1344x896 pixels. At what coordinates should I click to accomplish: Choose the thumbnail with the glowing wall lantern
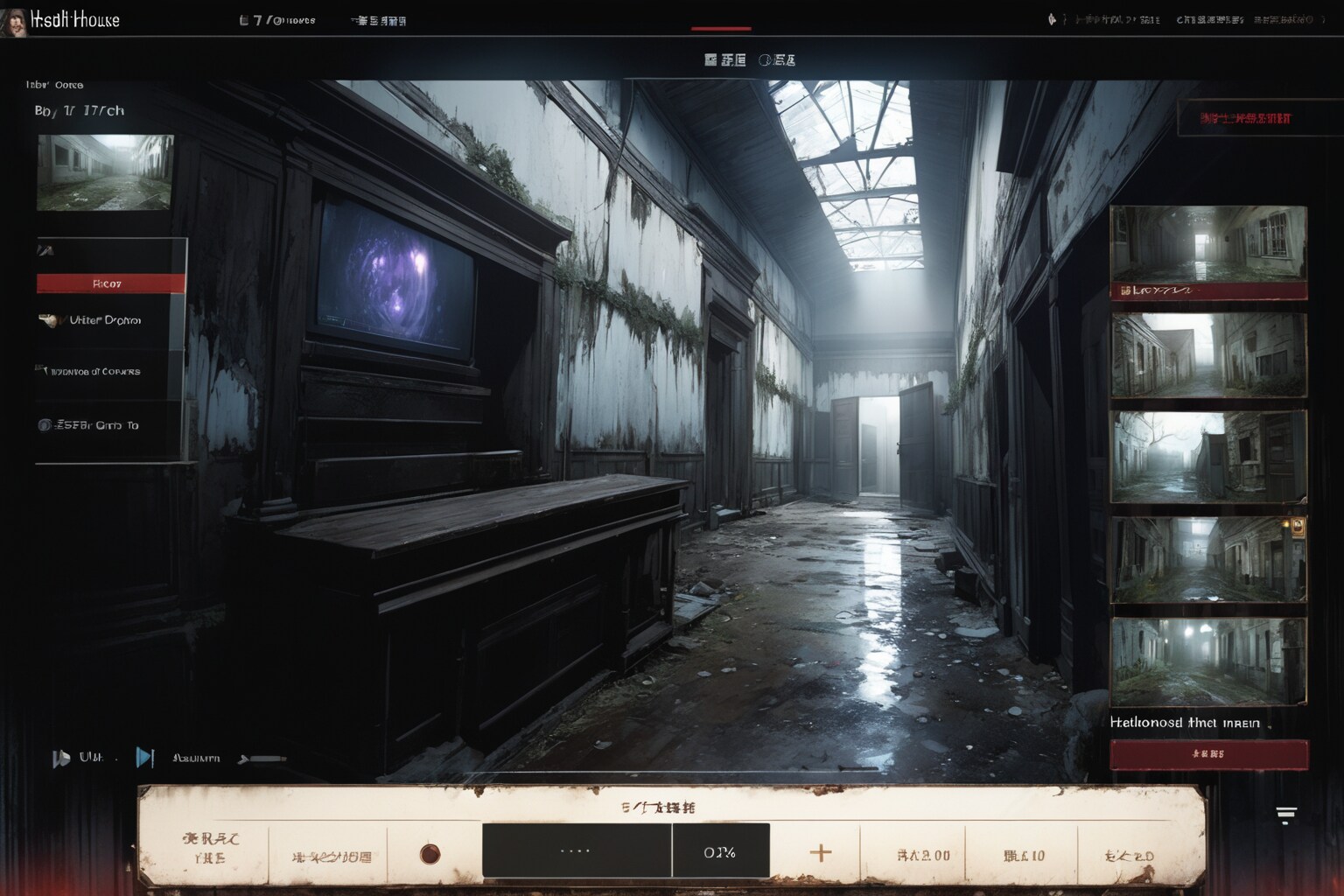tap(1207, 560)
